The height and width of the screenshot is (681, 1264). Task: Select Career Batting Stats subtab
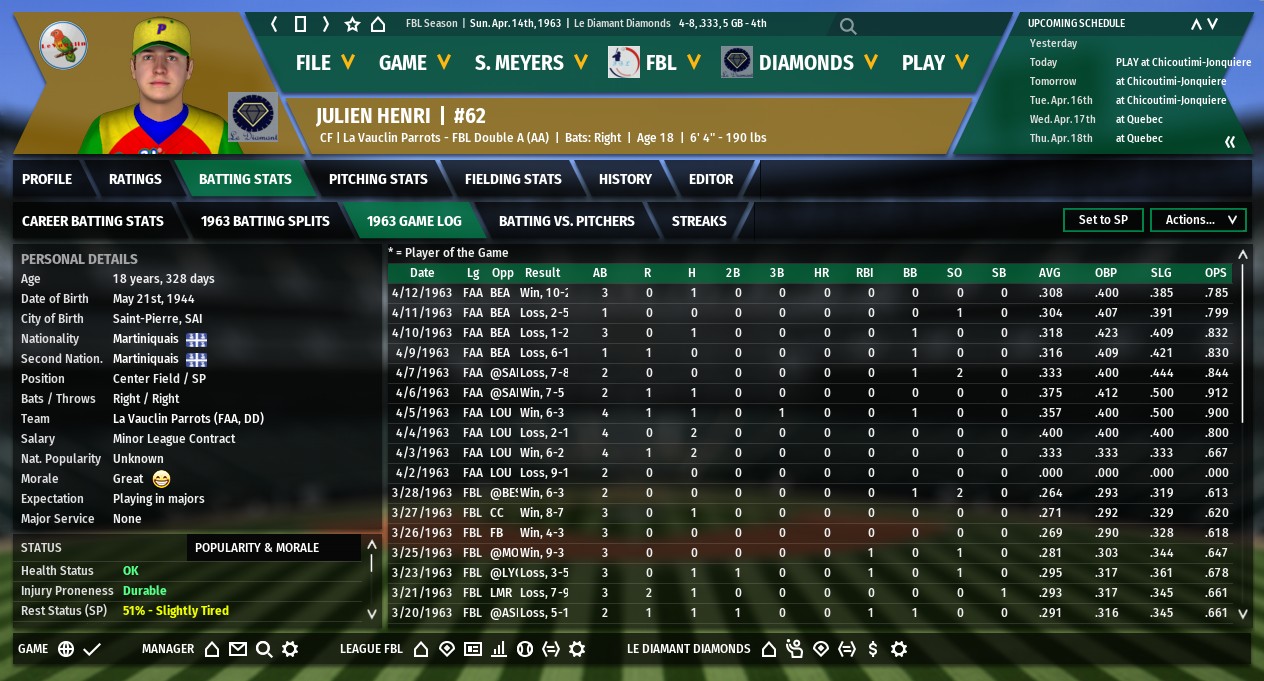click(93, 221)
